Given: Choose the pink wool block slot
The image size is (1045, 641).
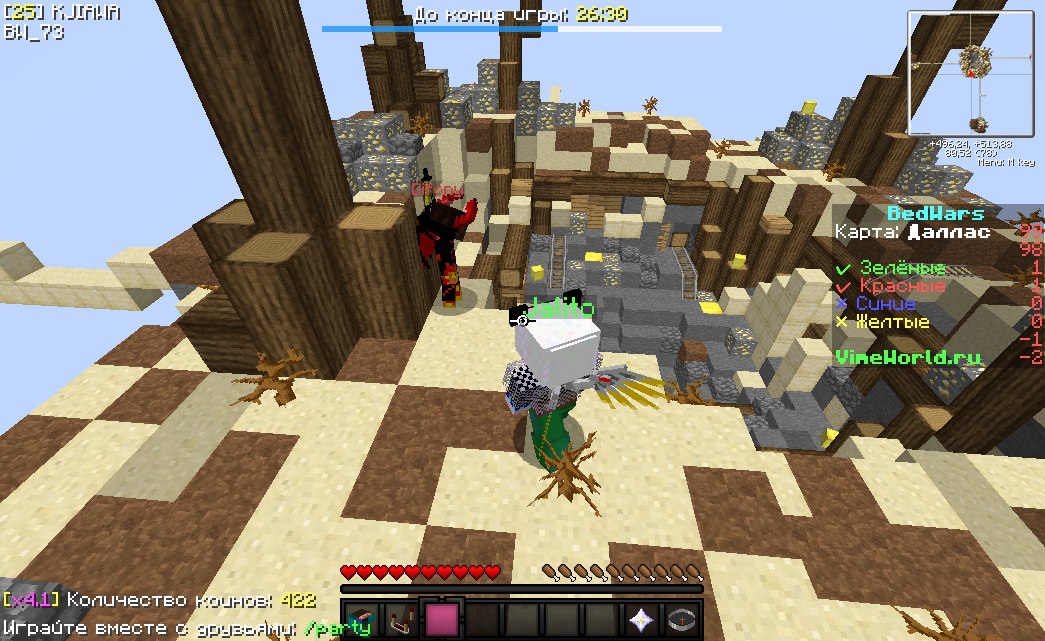Looking at the screenshot, I should coord(441,621).
